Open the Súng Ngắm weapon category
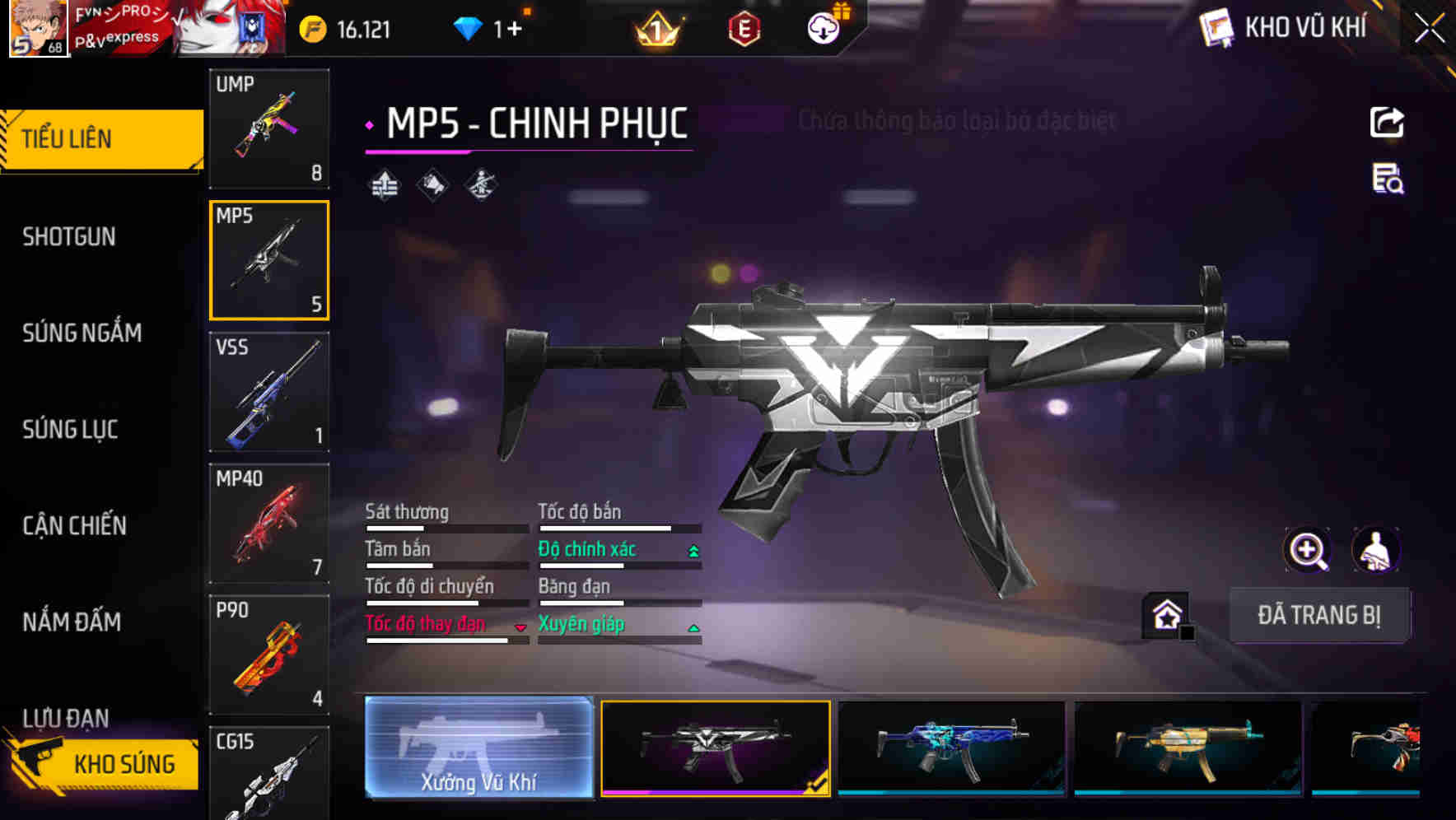 82,333
